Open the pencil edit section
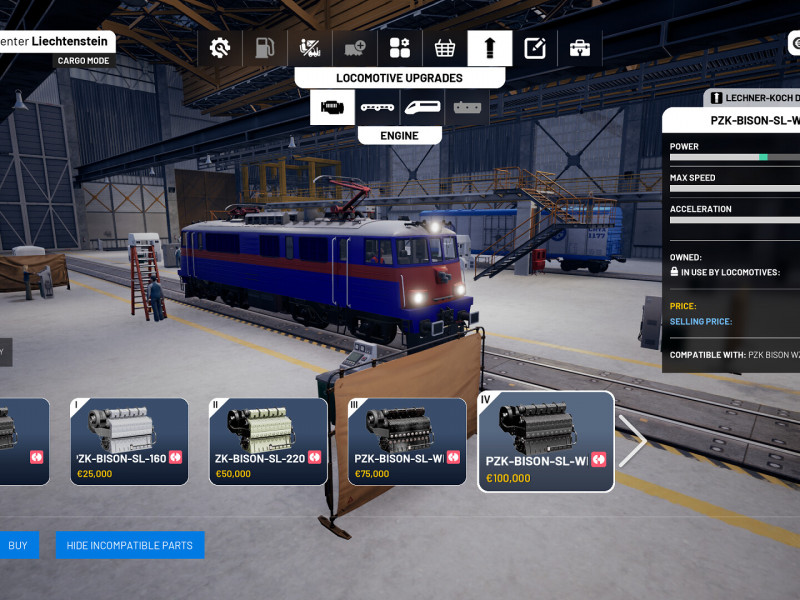The image size is (800, 600). [x=535, y=48]
